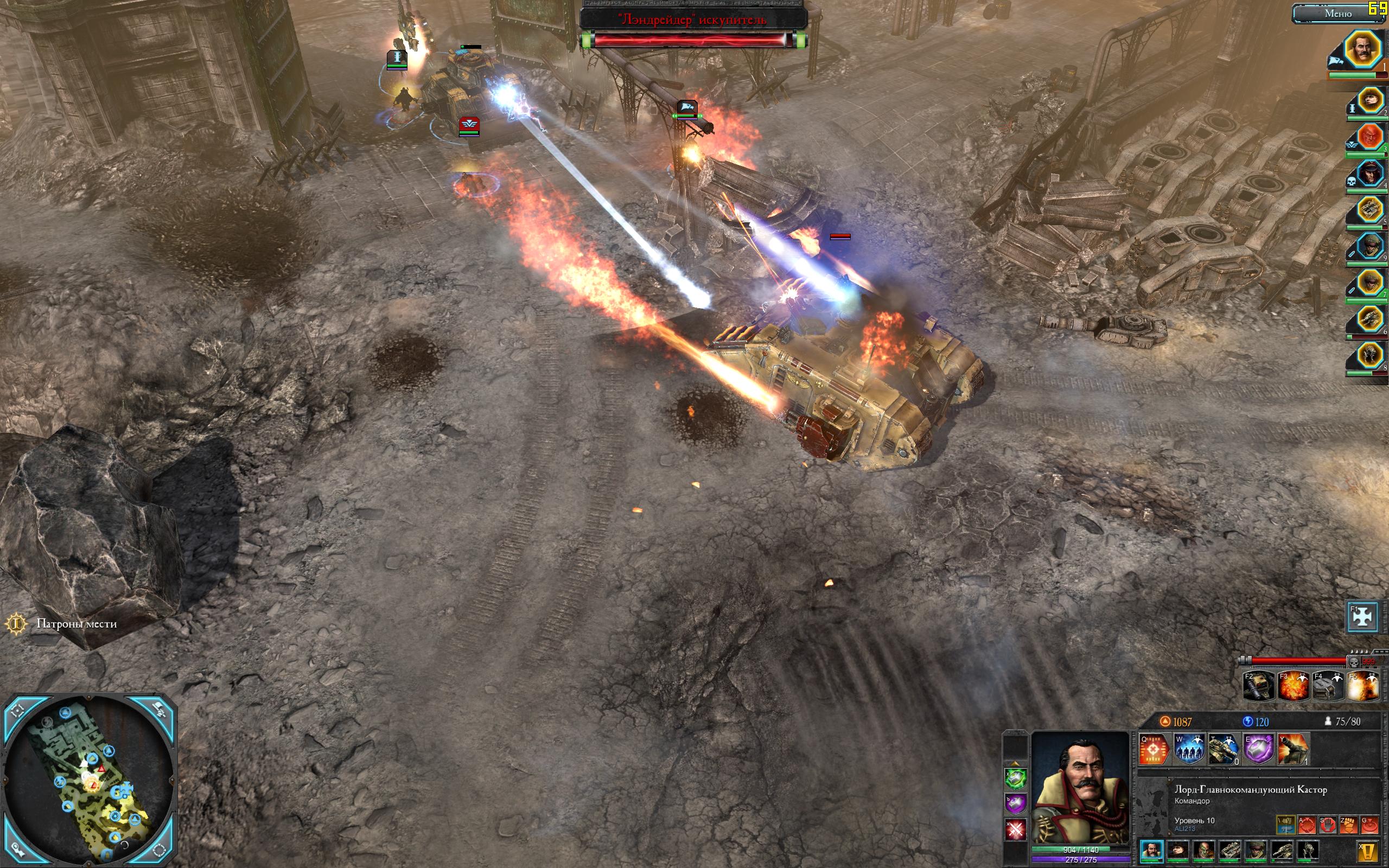Image resolution: width=1389 pixels, height=868 pixels.
Task: Activate the artillery cannon Y ability
Action: (x=1292, y=749)
